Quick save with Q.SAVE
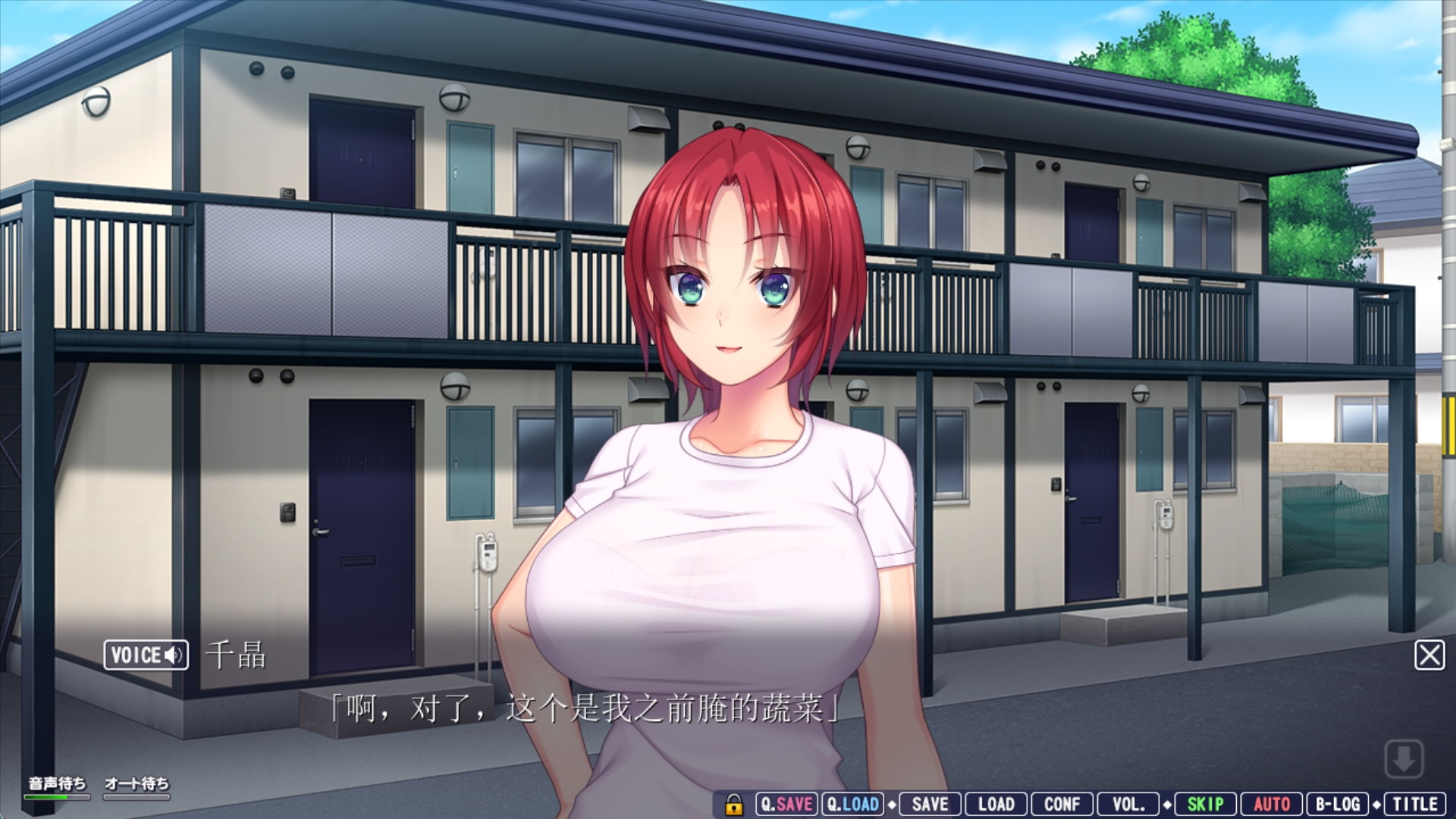Screen dimensions: 1456x819 pyautogui.click(x=786, y=805)
